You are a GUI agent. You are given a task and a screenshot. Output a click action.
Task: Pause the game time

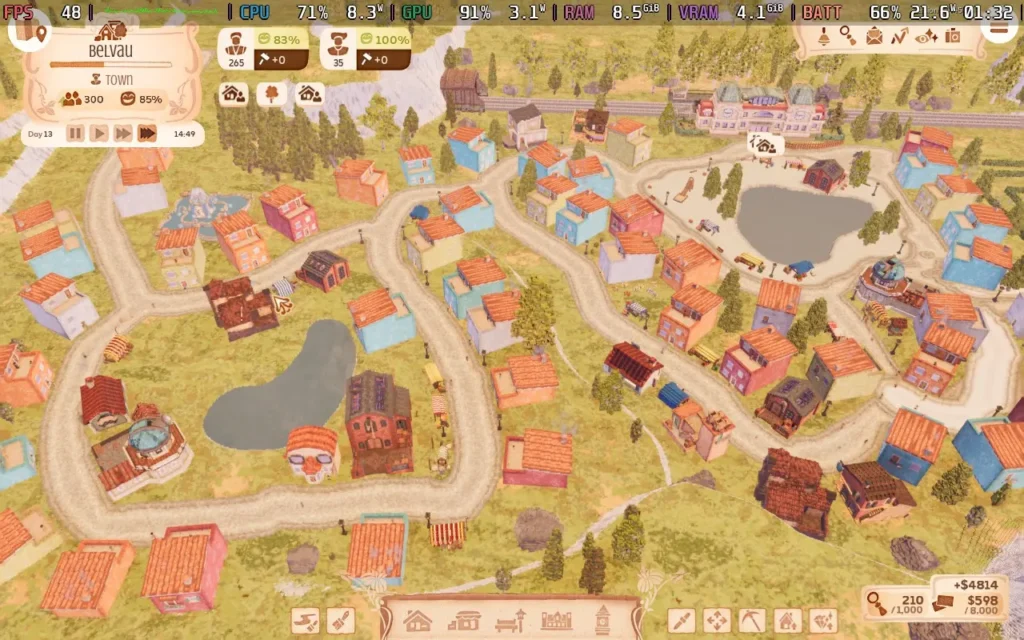point(75,133)
